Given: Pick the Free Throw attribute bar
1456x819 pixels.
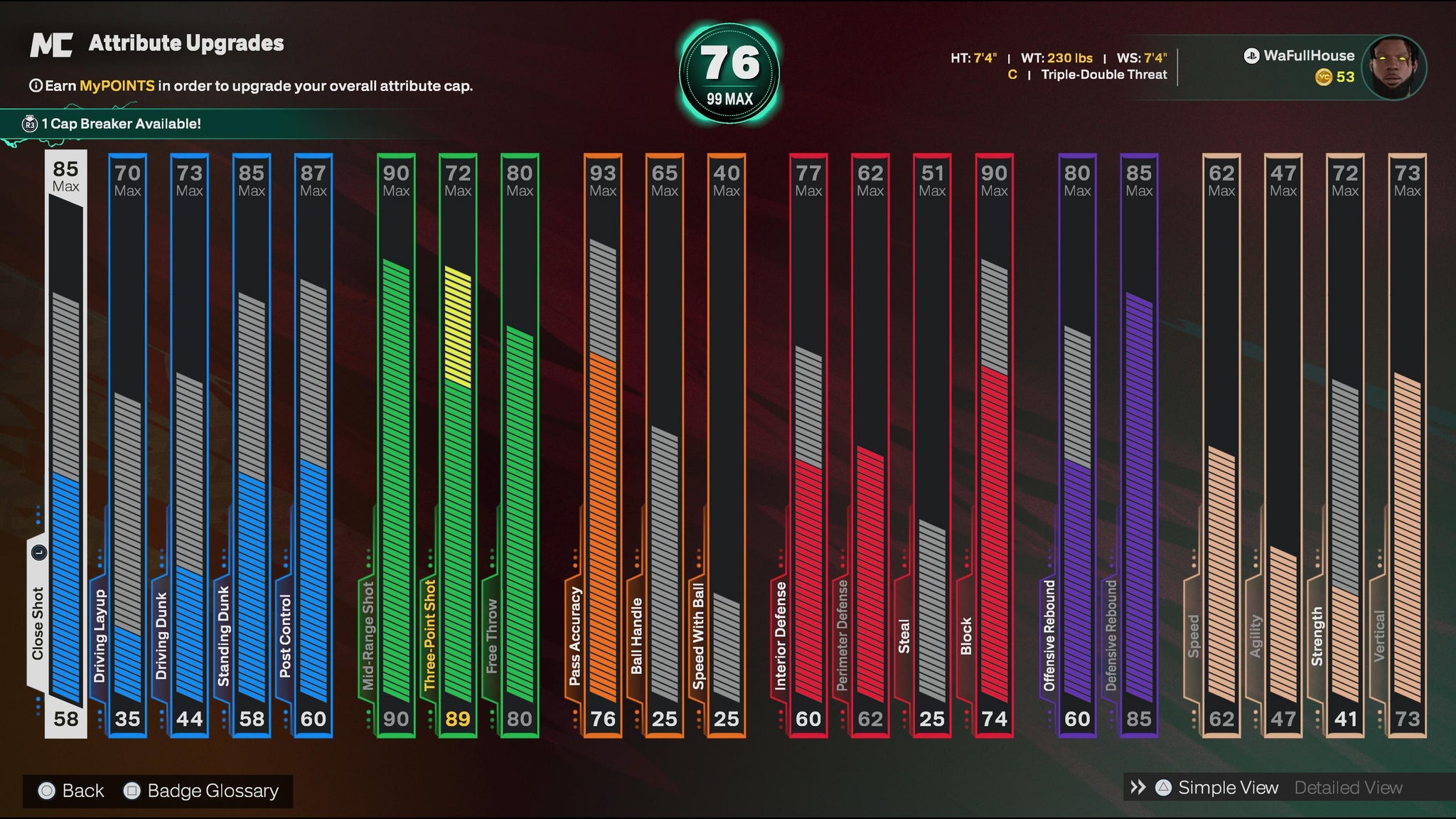Looking at the screenshot, I should (520, 444).
